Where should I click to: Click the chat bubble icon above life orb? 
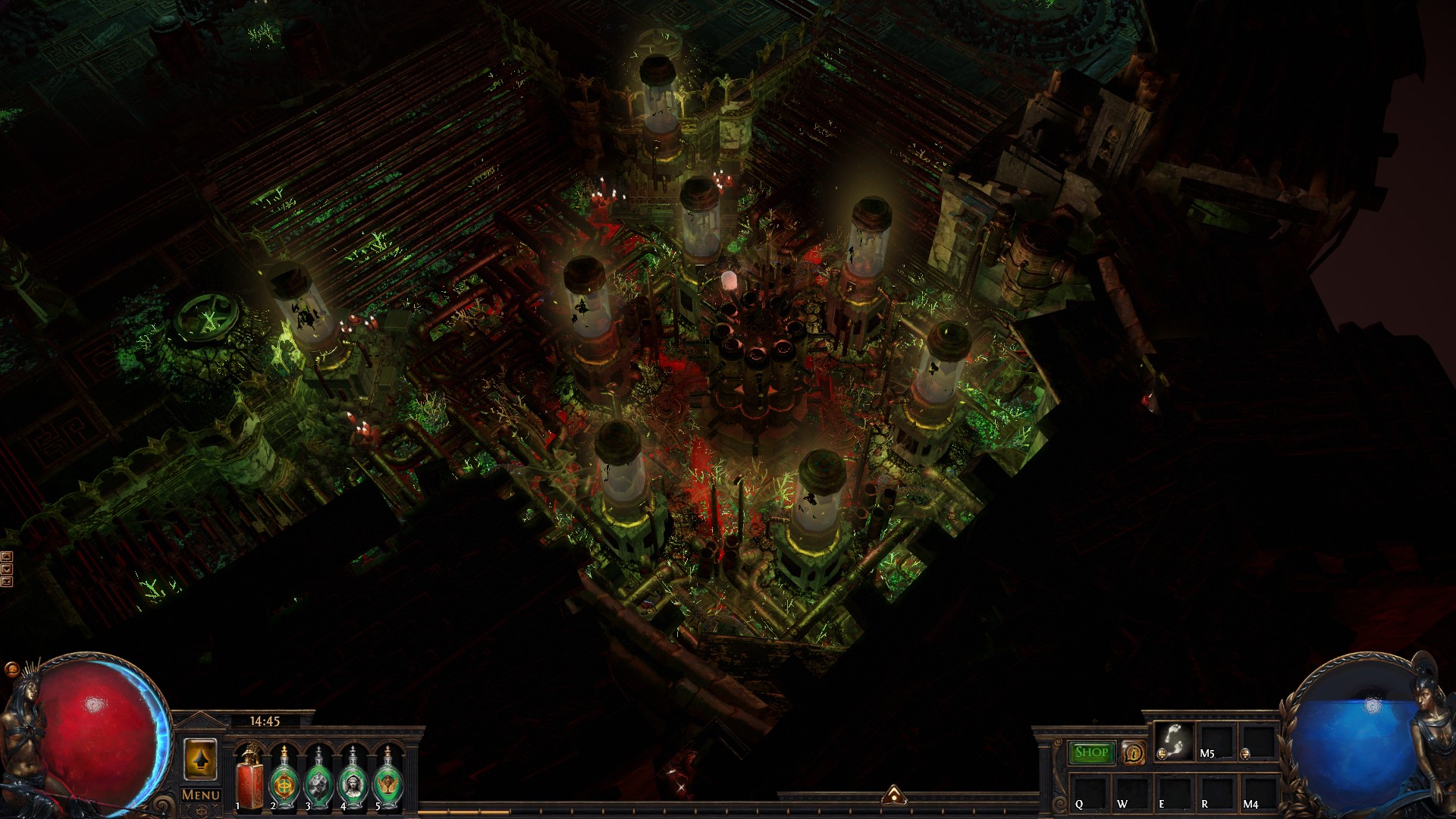[x=11, y=669]
